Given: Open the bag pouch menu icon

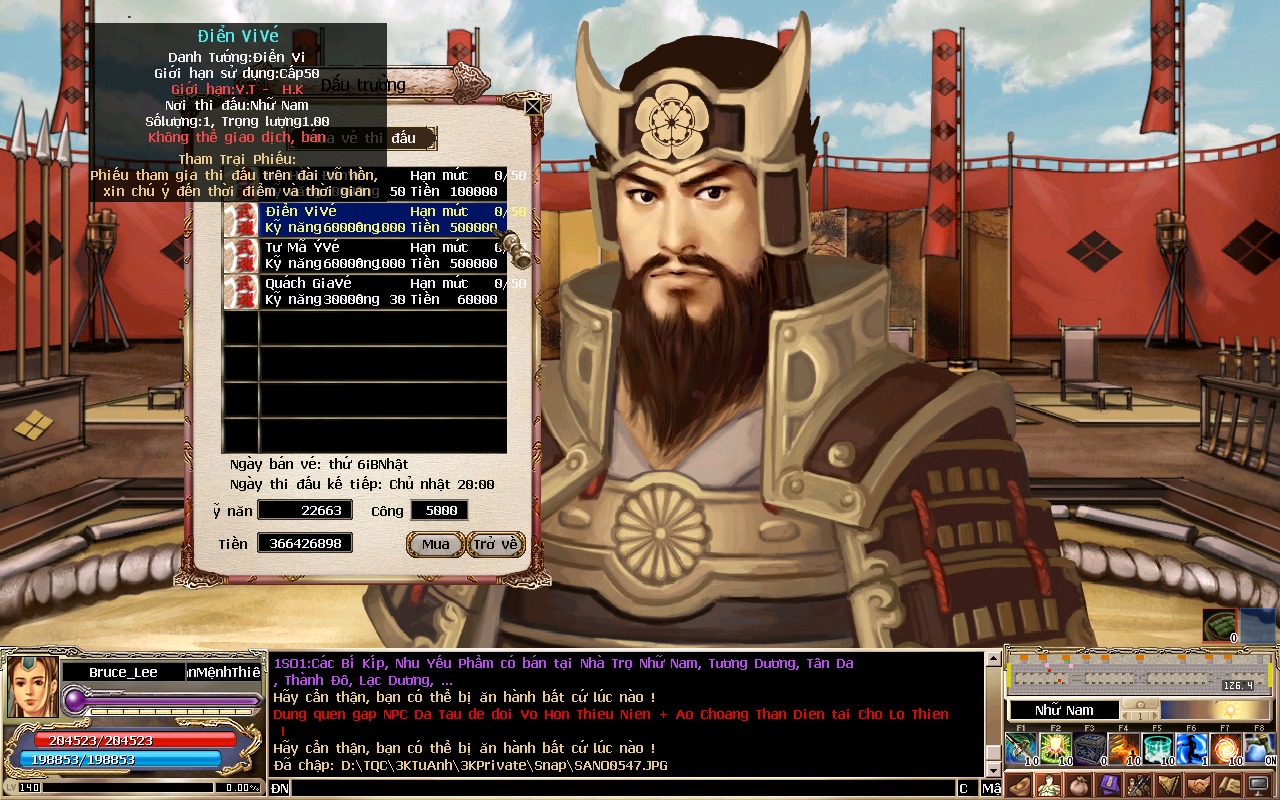Looking at the screenshot, I should tap(1078, 786).
